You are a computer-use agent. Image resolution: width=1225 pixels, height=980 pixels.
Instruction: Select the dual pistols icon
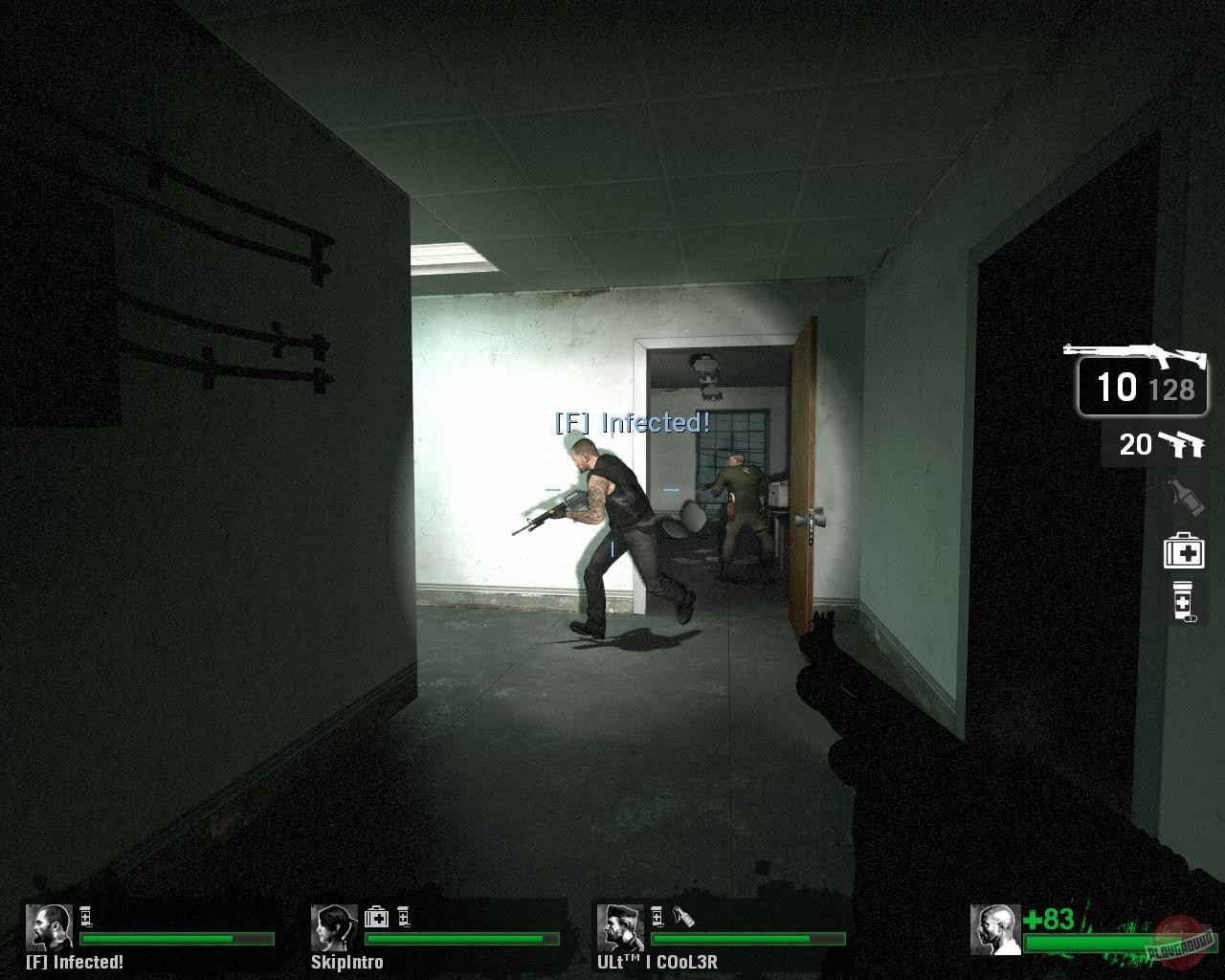[x=1185, y=444]
